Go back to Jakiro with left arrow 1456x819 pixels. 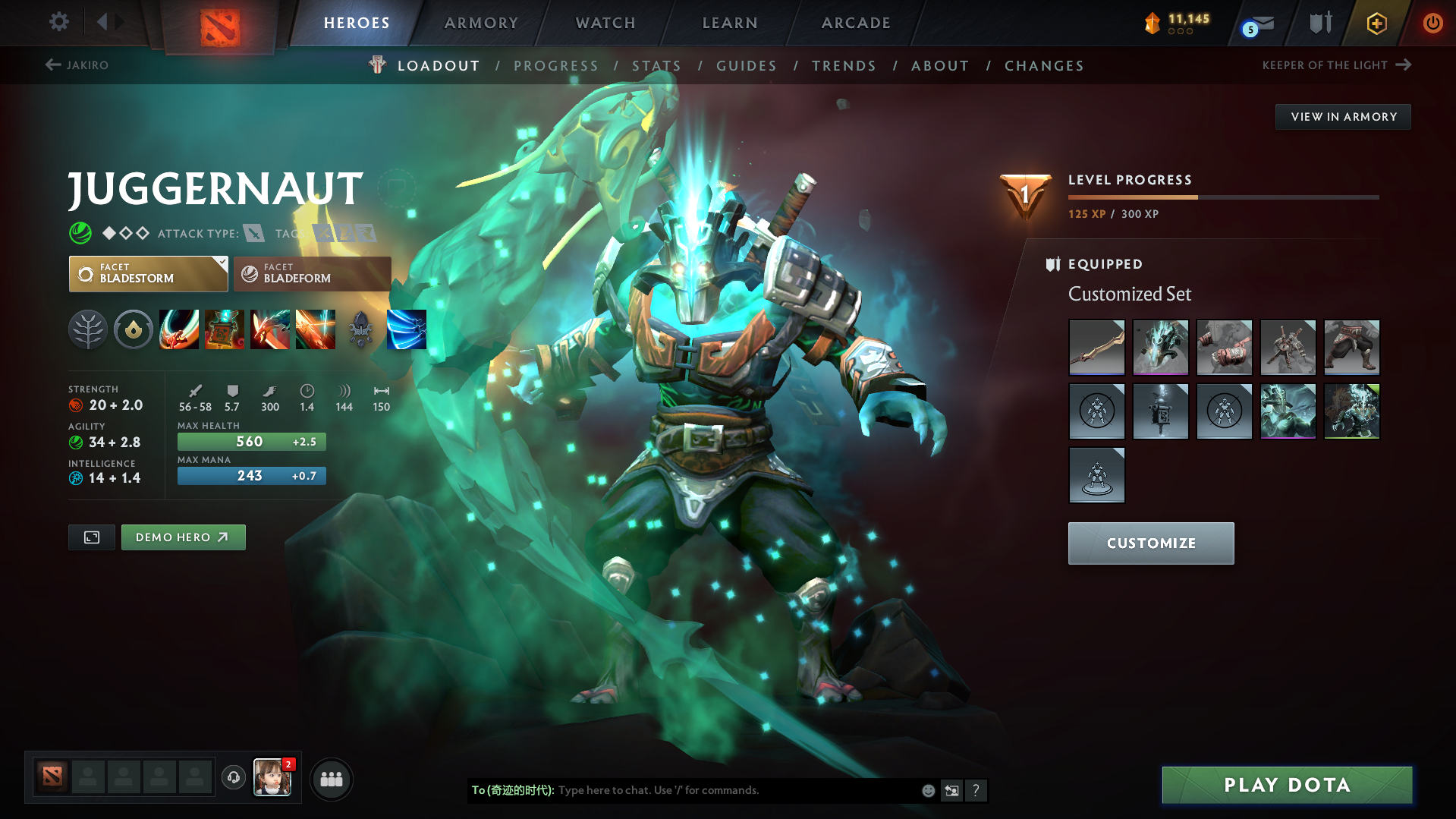pos(52,65)
